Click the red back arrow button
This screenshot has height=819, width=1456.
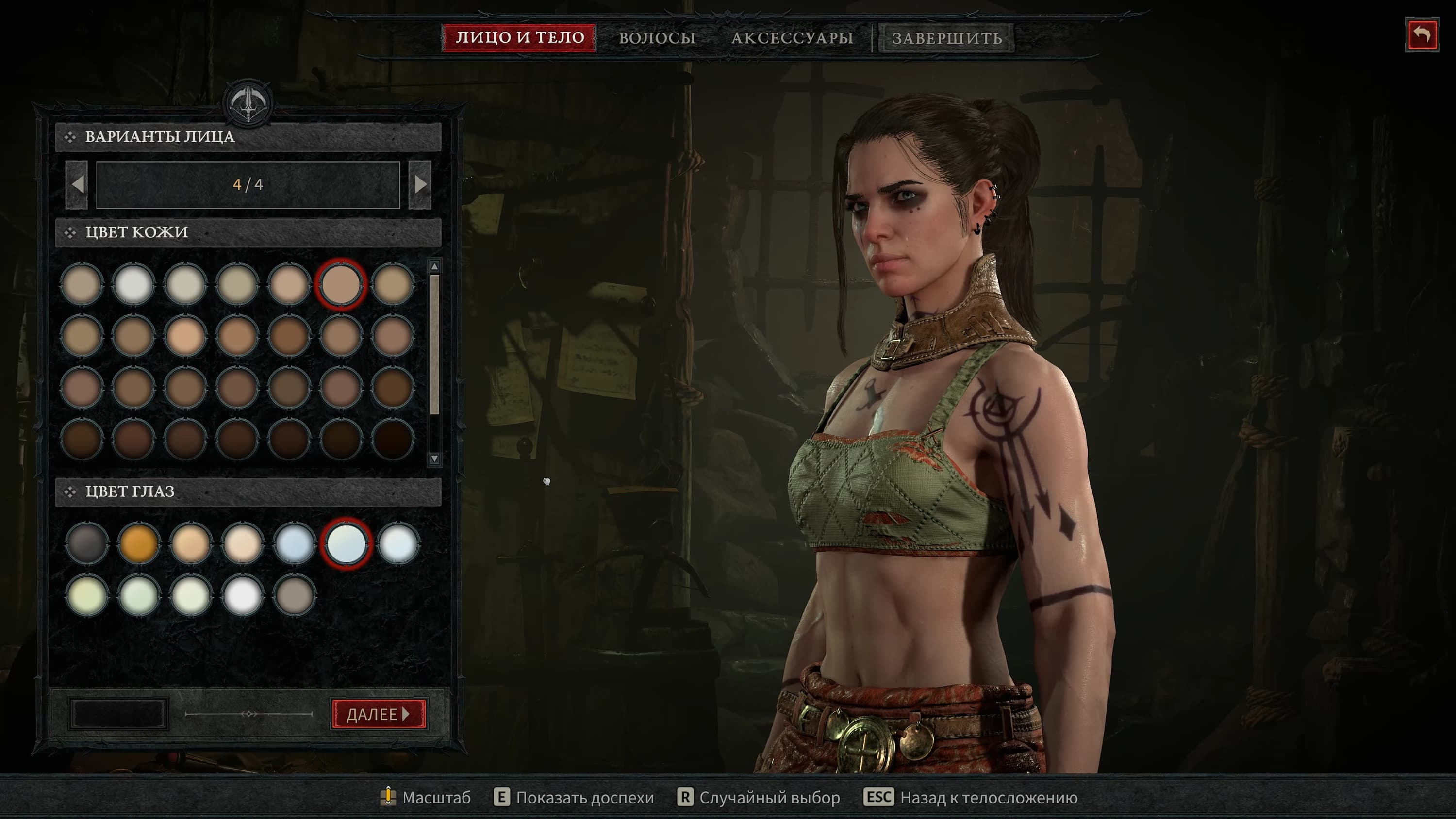(x=1422, y=35)
